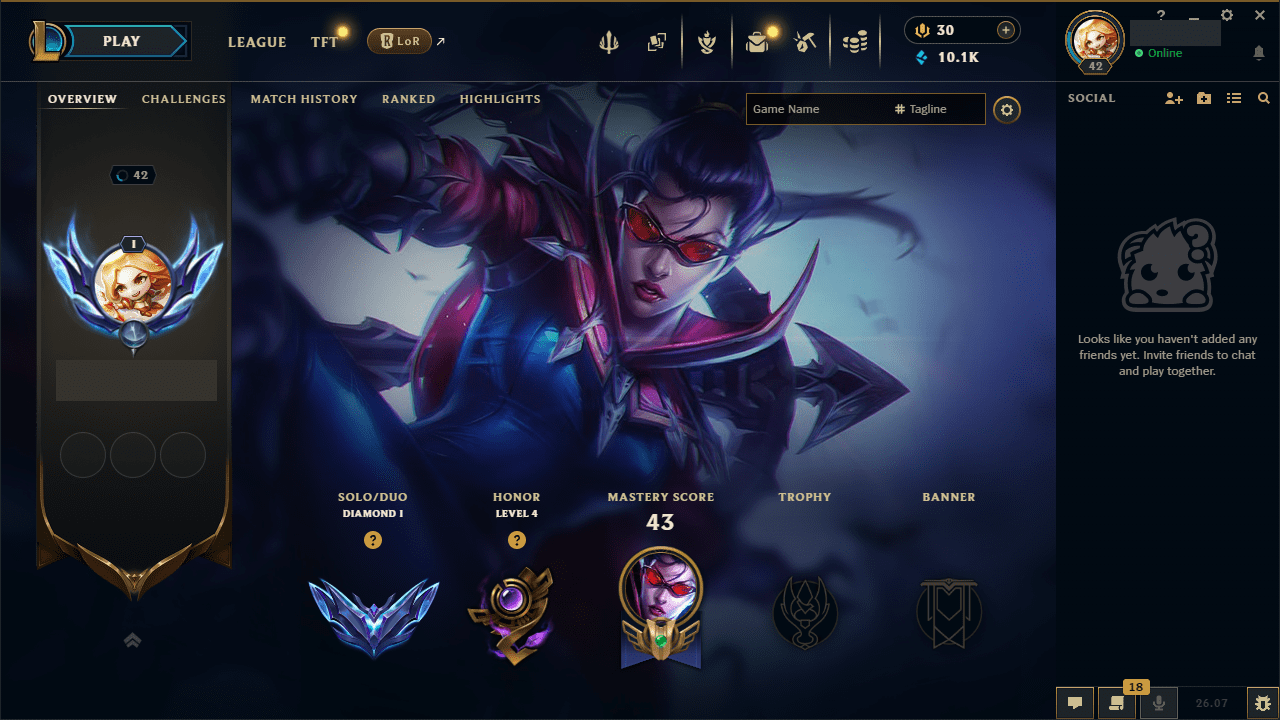This screenshot has height=720, width=1280.
Task: Open search options via the gear icon
Action: click(1006, 109)
